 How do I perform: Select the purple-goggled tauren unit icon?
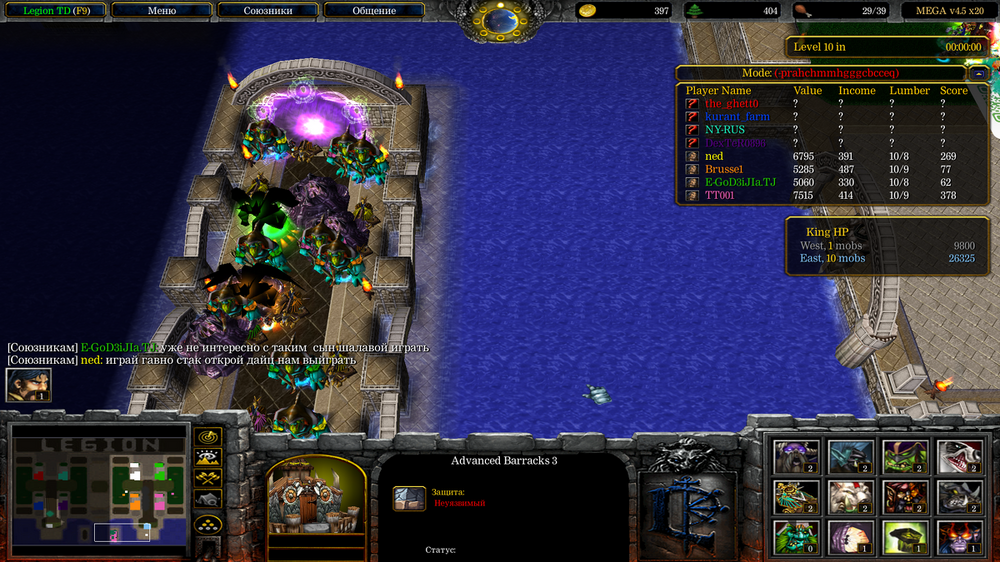(796, 456)
